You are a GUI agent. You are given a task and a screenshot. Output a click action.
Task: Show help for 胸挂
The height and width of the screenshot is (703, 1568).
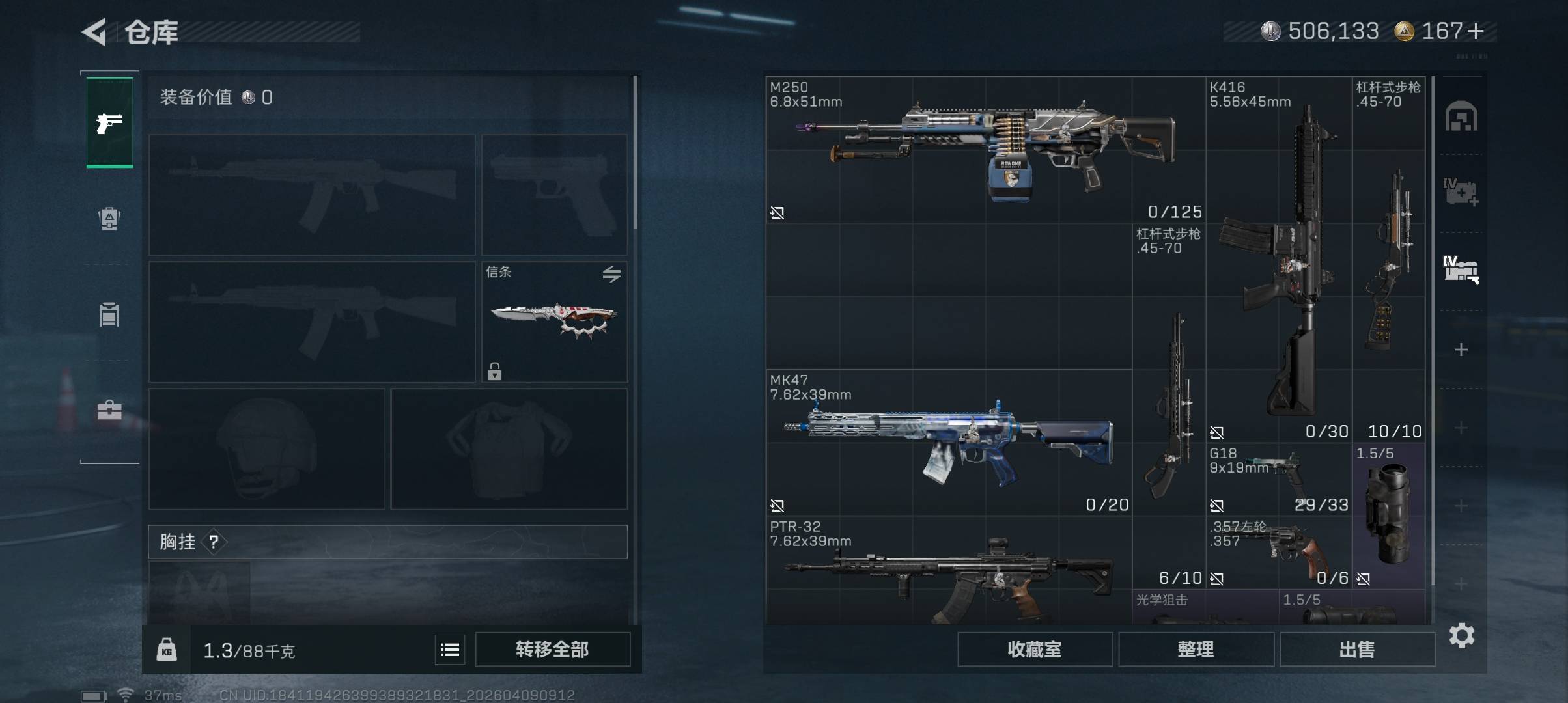pos(214,542)
